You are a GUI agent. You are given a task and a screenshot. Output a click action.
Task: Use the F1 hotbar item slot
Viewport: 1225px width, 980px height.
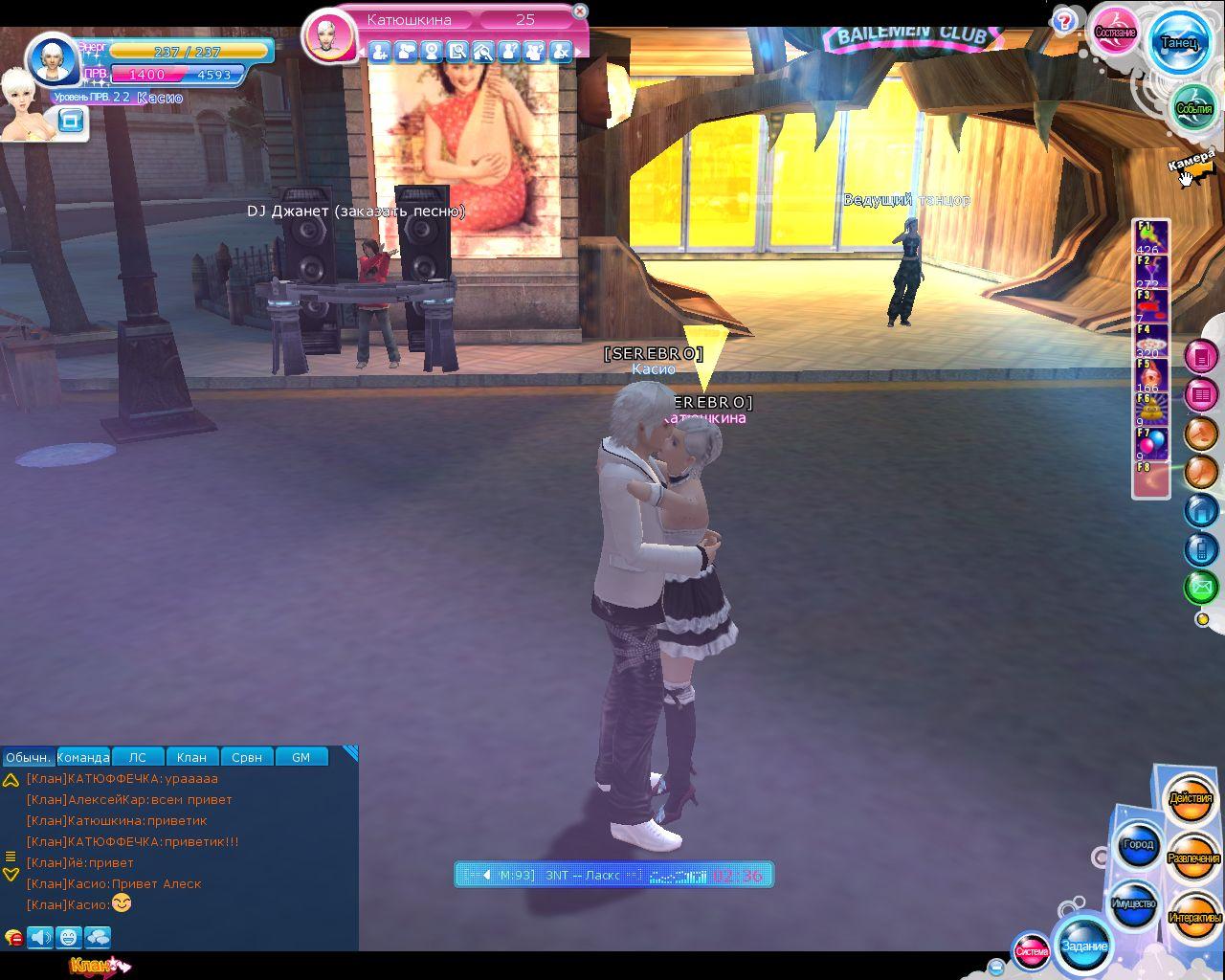click(x=1151, y=236)
